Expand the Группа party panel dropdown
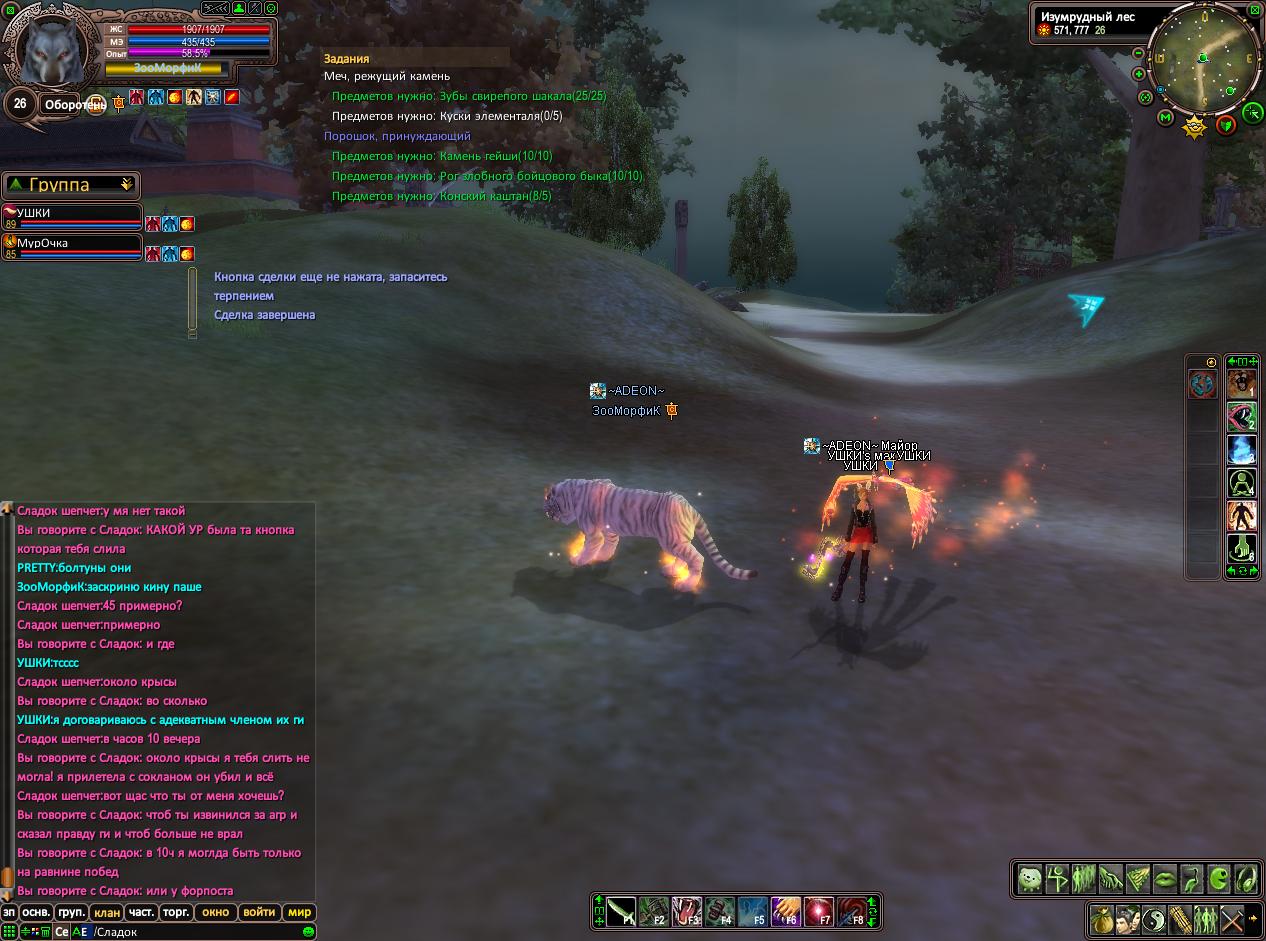Image resolution: width=1266 pixels, height=941 pixels. [126, 185]
